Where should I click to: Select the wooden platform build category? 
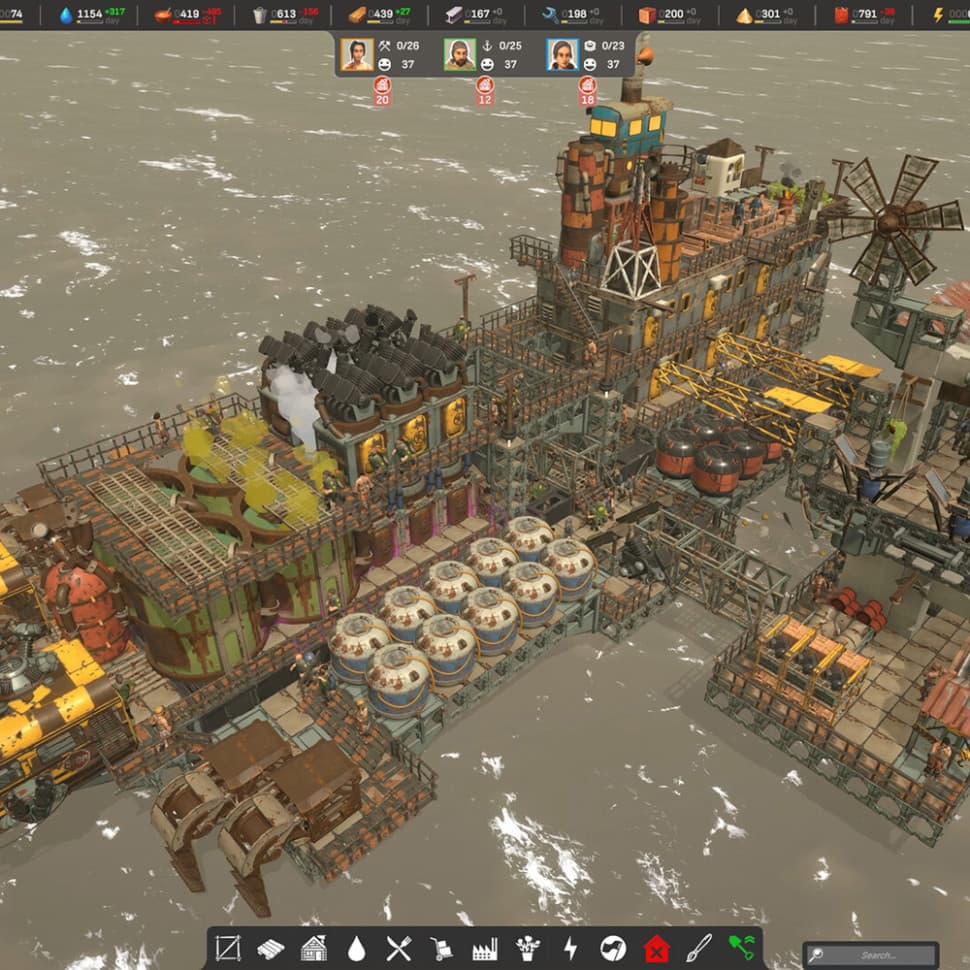[271, 948]
